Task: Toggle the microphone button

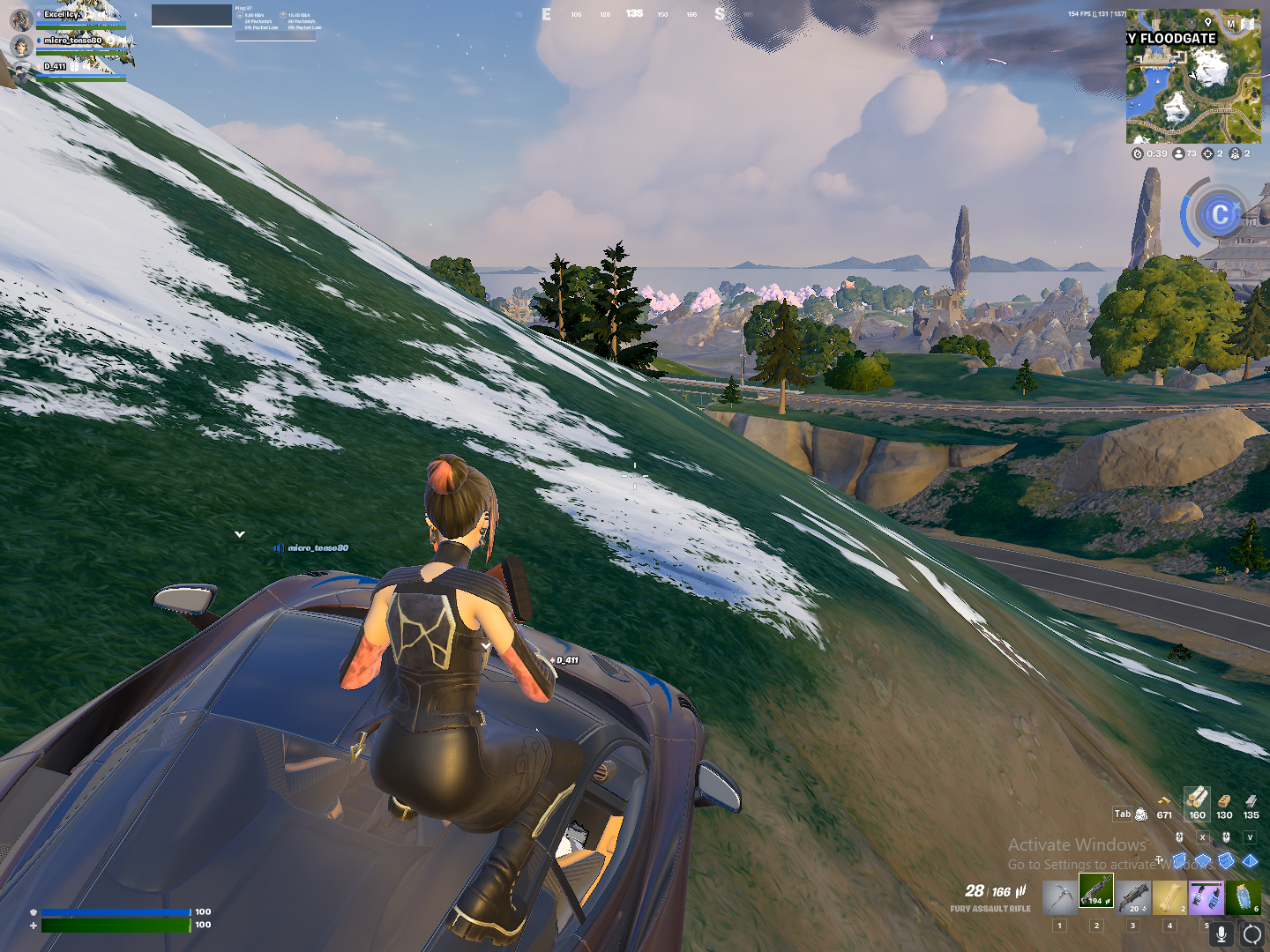Action: 1221,933
